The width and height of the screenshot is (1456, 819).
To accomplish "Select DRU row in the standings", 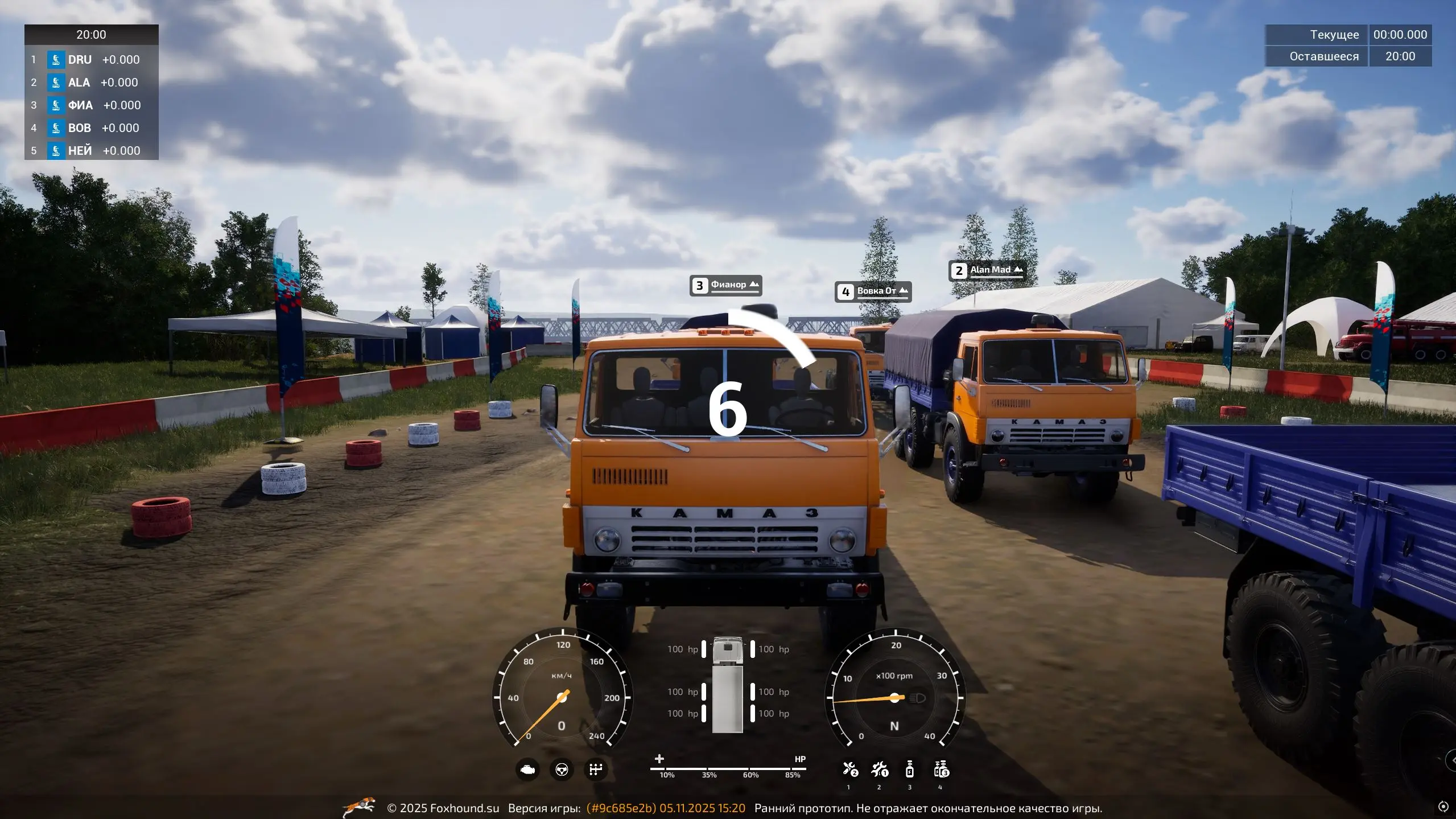I will coord(91,60).
